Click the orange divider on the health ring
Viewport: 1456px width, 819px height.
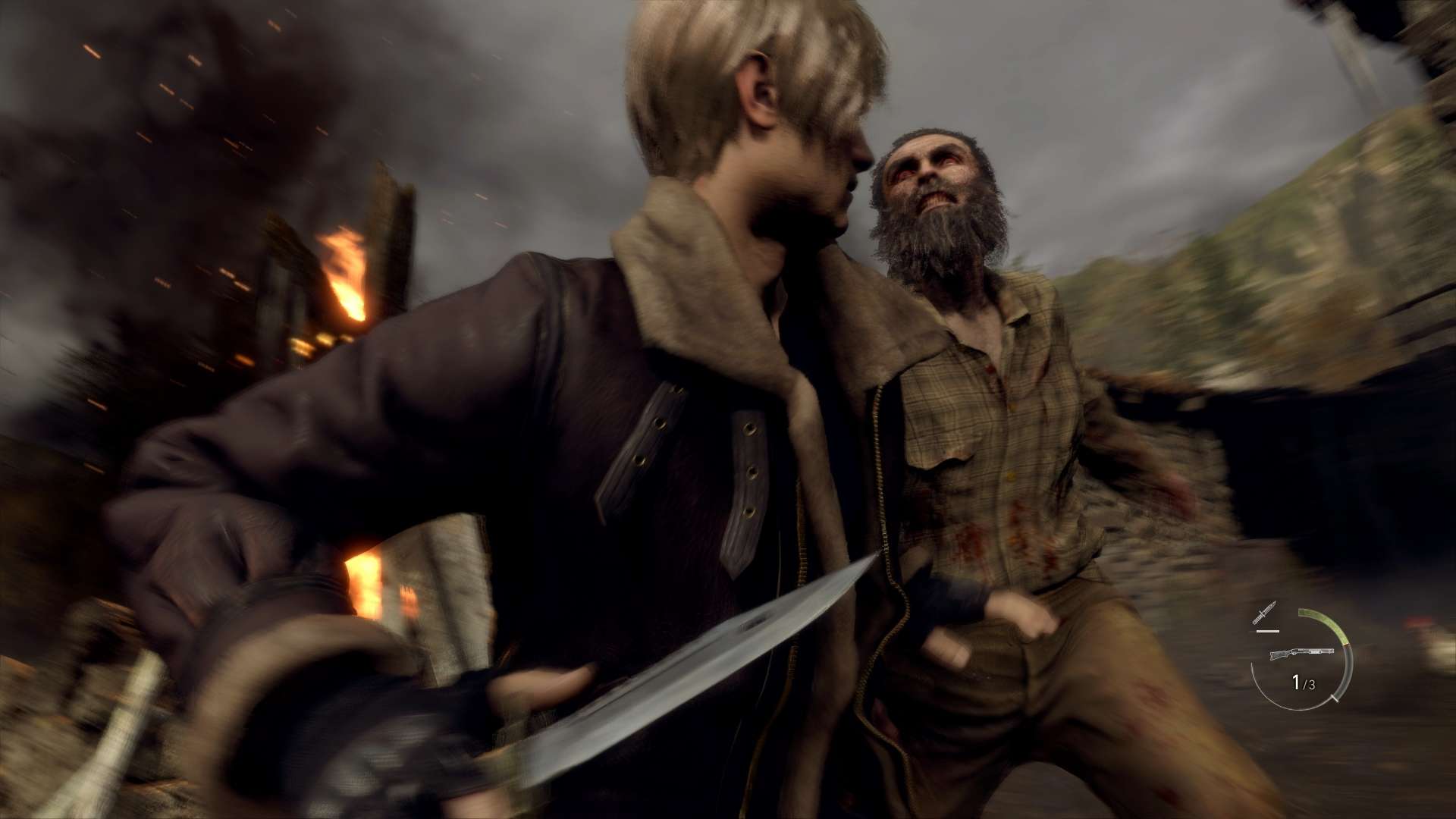point(1345,644)
